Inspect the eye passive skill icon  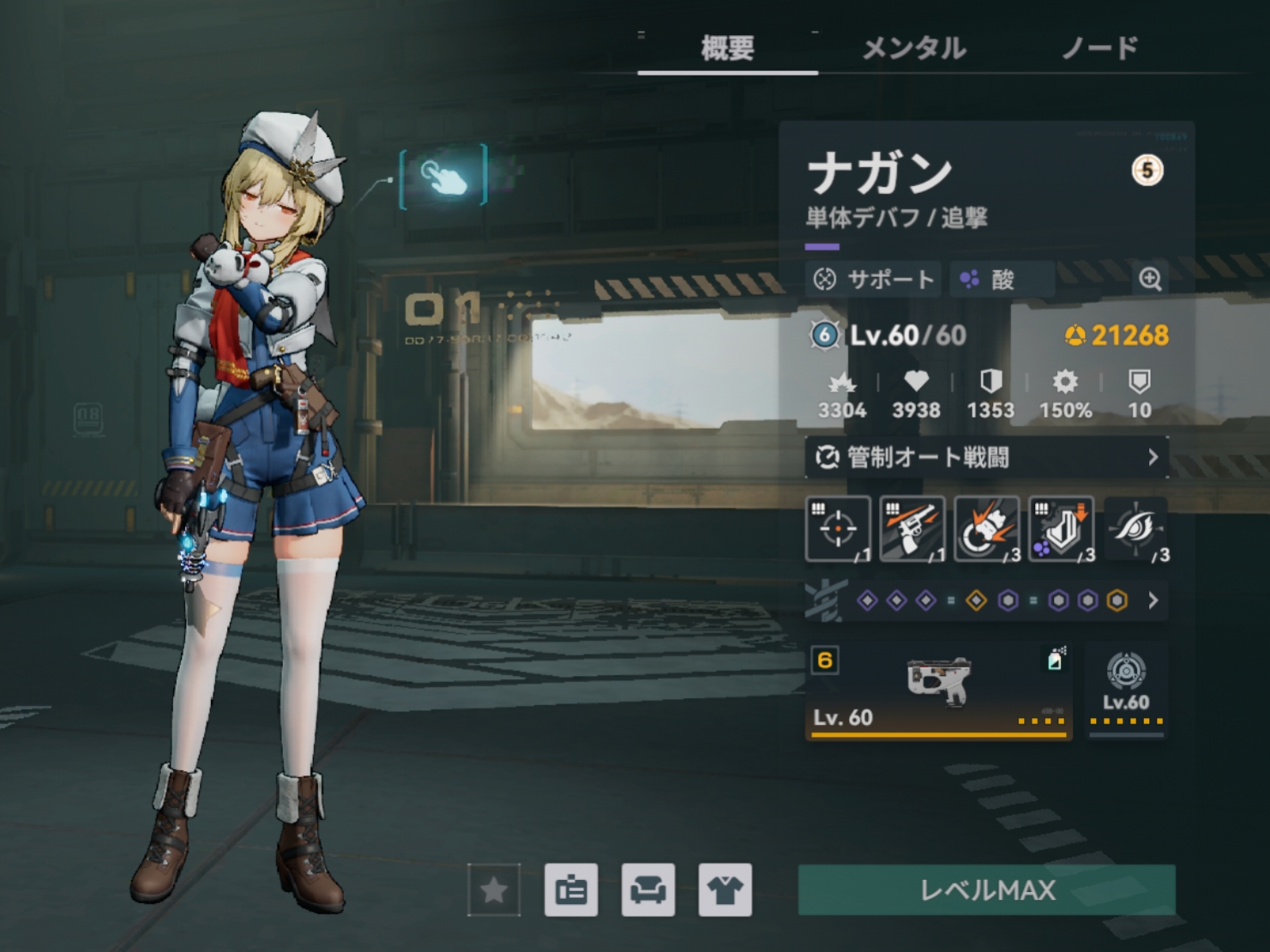click(x=1135, y=529)
